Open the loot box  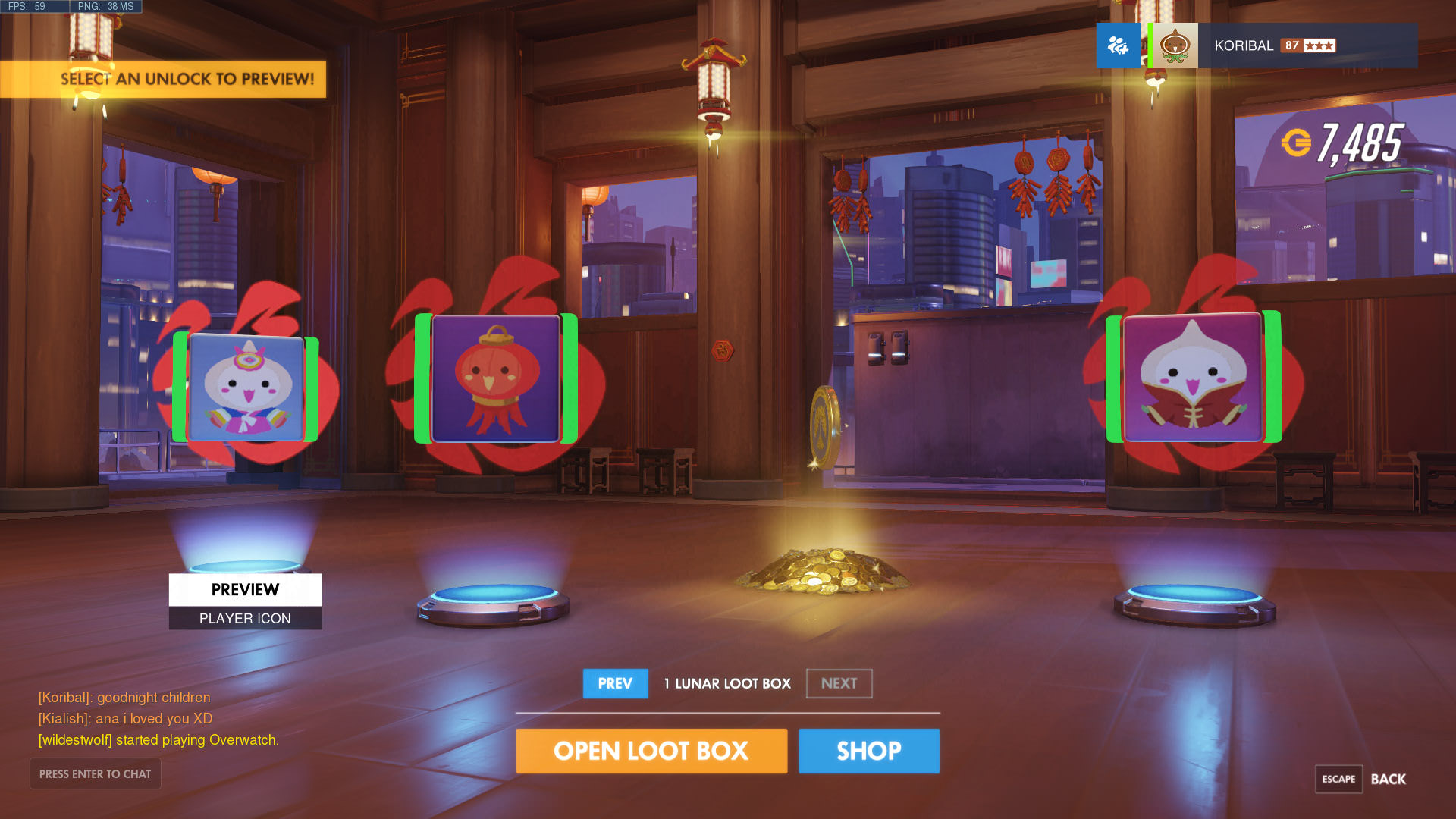coord(651,751)
